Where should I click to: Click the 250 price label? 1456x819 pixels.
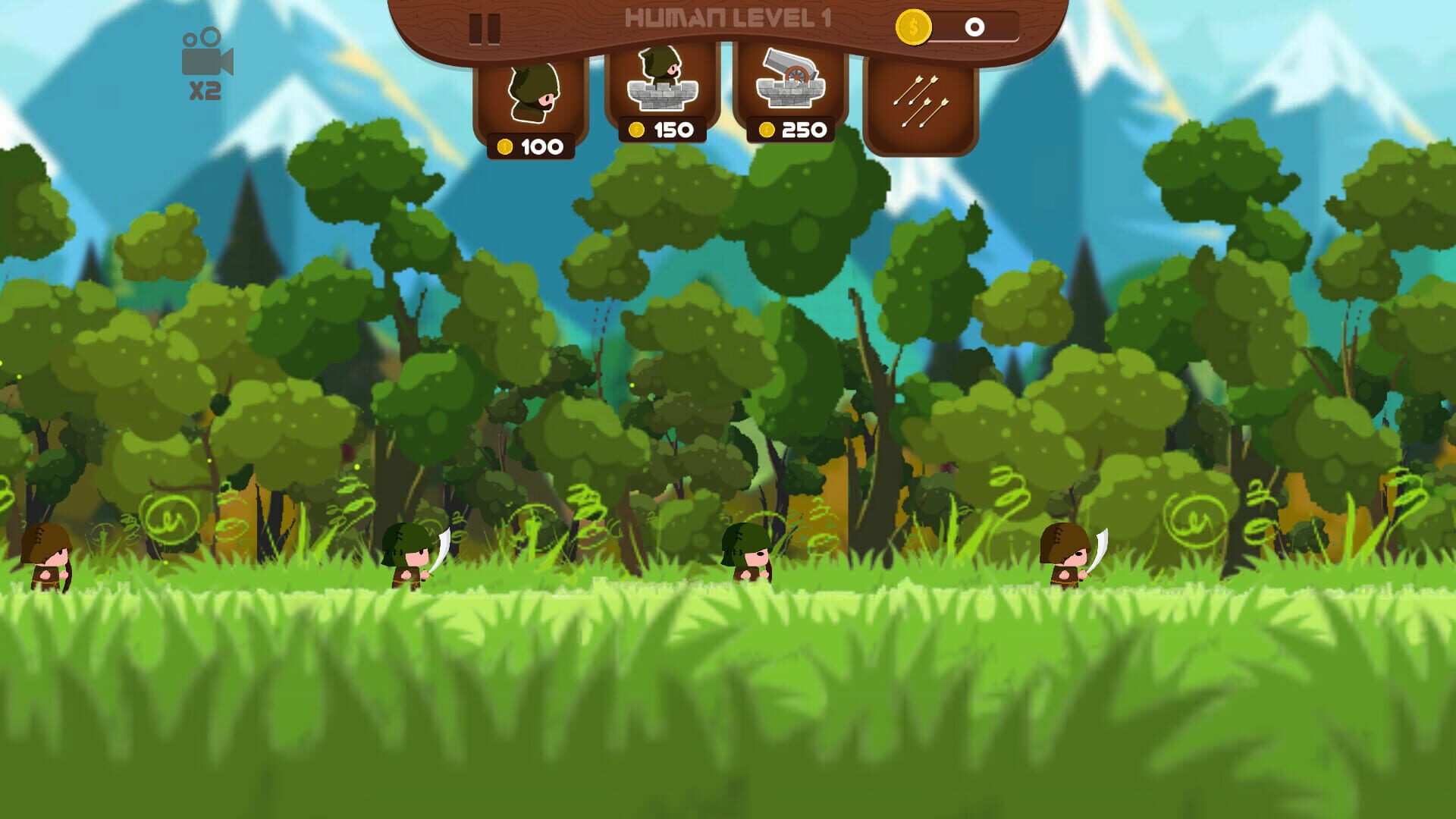[791, 129]
